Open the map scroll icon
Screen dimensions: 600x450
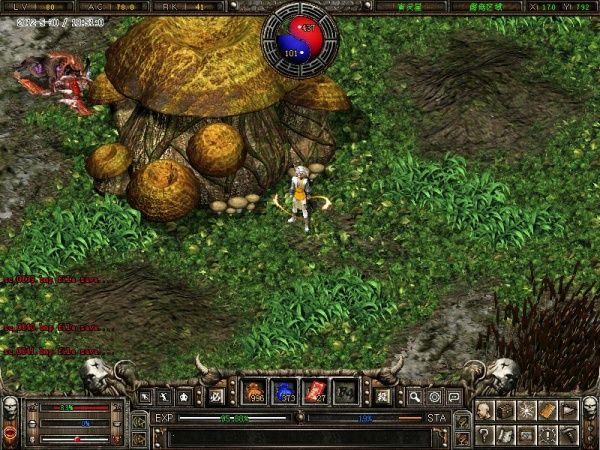click(505, 434)
